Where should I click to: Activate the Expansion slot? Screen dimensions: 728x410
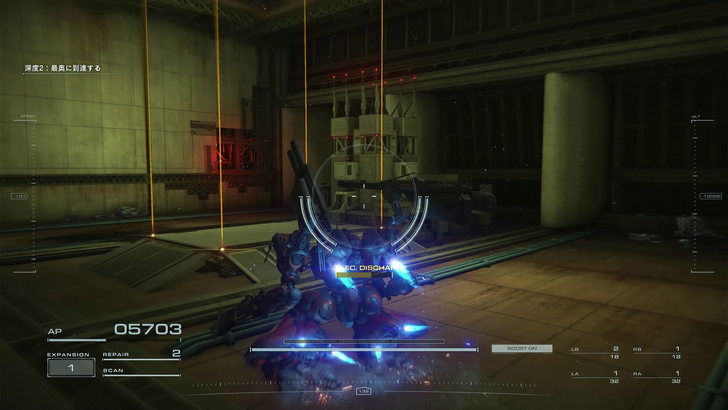tap(73, 367)
